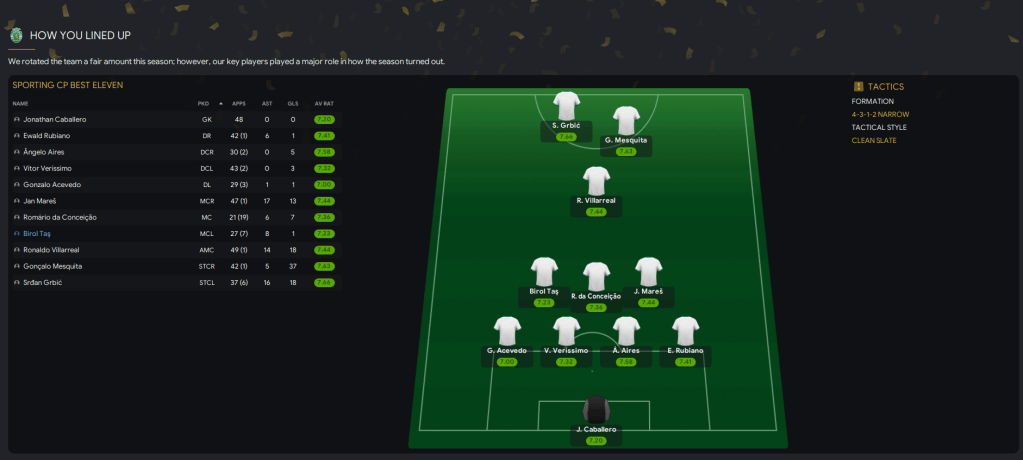Select S. Grbić's shirt on the pitch
1023x460 pixels.
(x=567, y=105)
